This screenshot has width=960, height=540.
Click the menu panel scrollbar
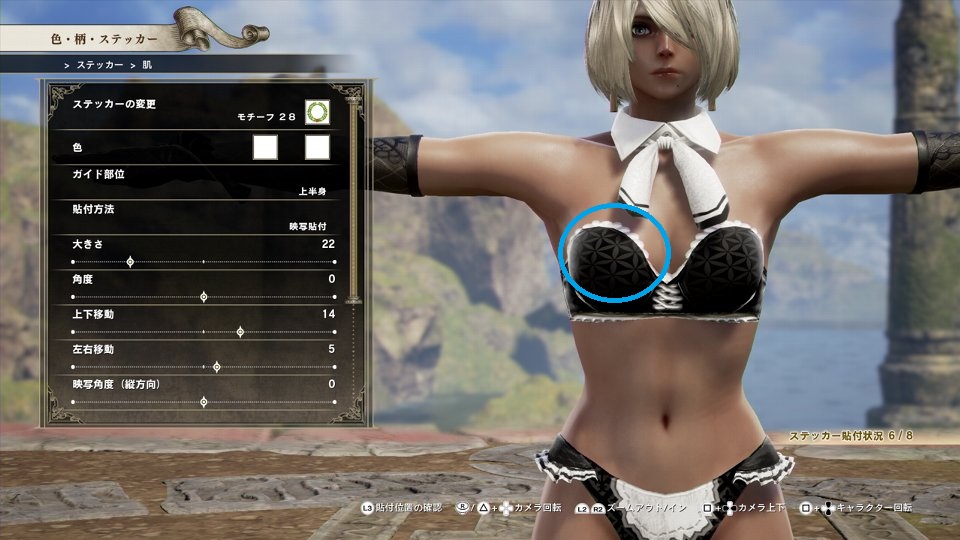point(351,200)
